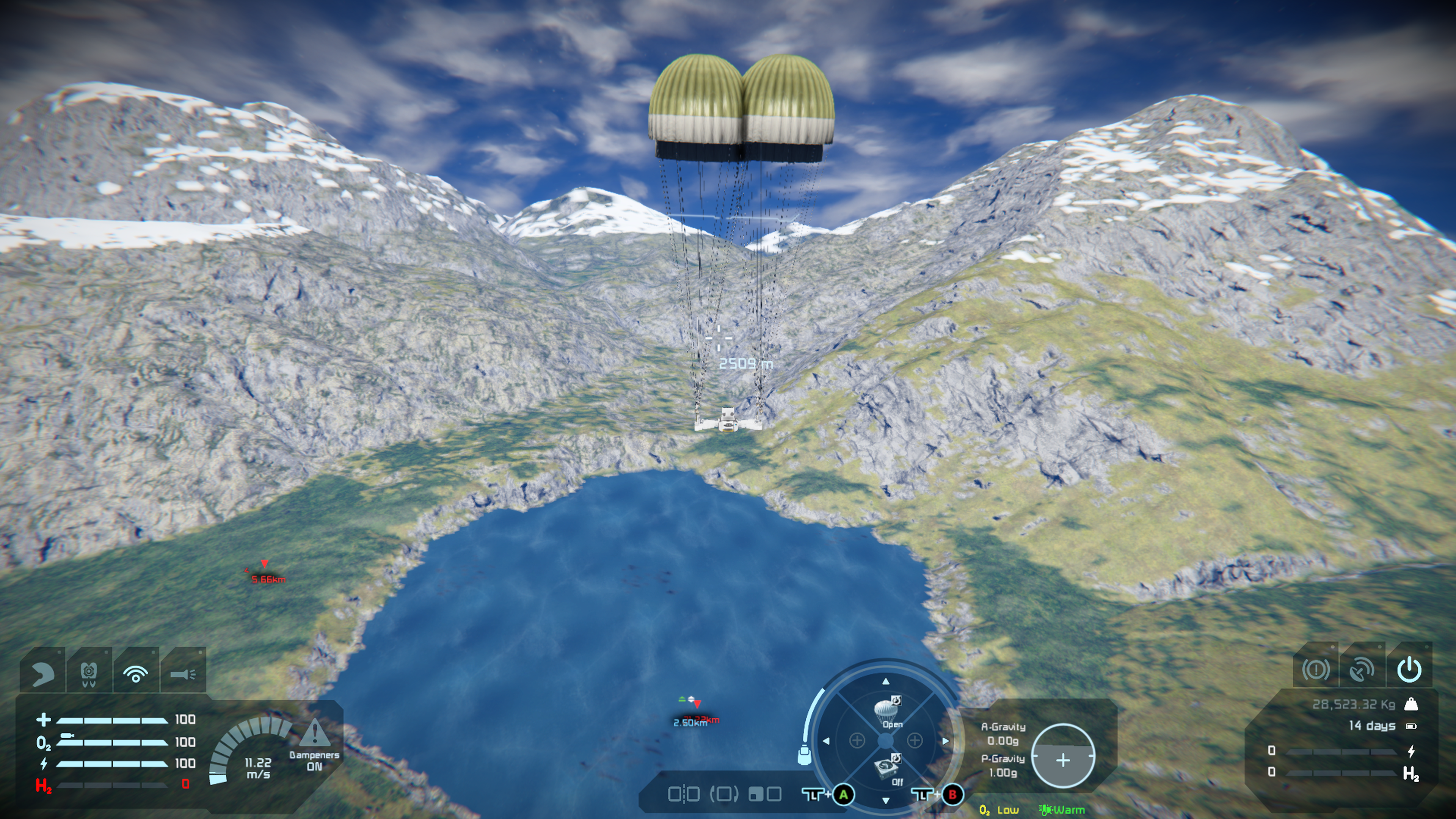Viewport: 1456px width, 819px height.
Task: Click the radial wheel's left arrow
Action: click(x=826, y=741)
